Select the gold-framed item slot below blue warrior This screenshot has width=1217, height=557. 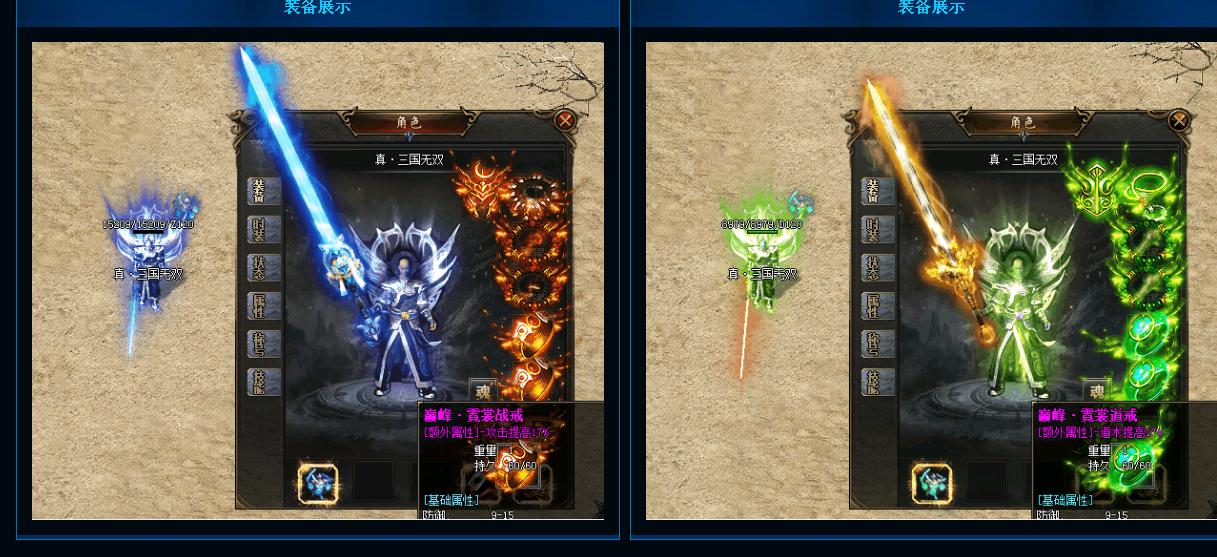point(318,482)
